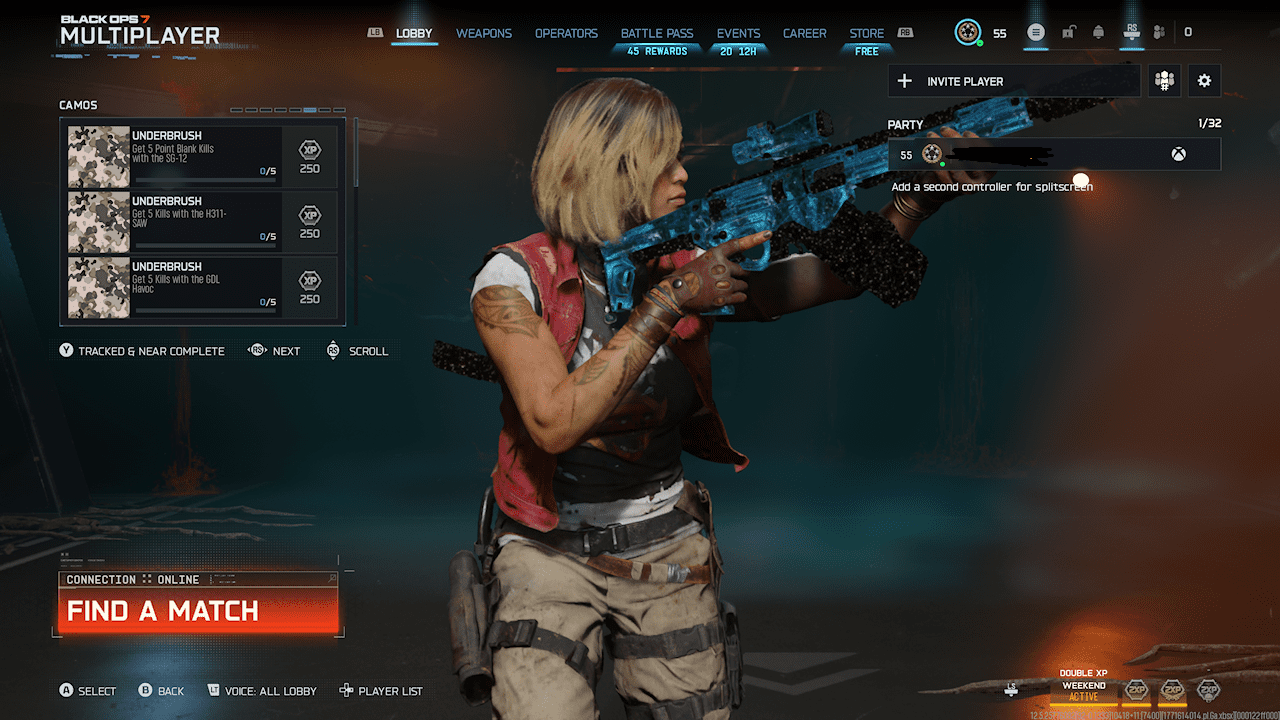Click the notifications/messages circle icon in top bar

tap(1035, 32)
